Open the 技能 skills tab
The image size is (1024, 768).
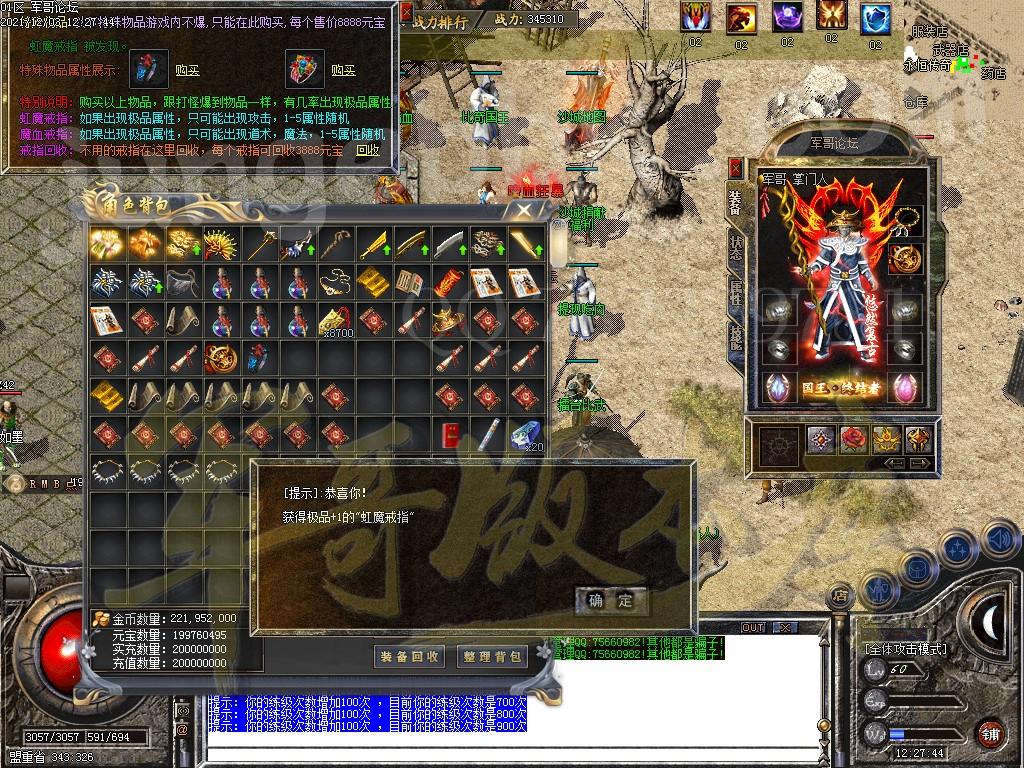tap(736, 337)
